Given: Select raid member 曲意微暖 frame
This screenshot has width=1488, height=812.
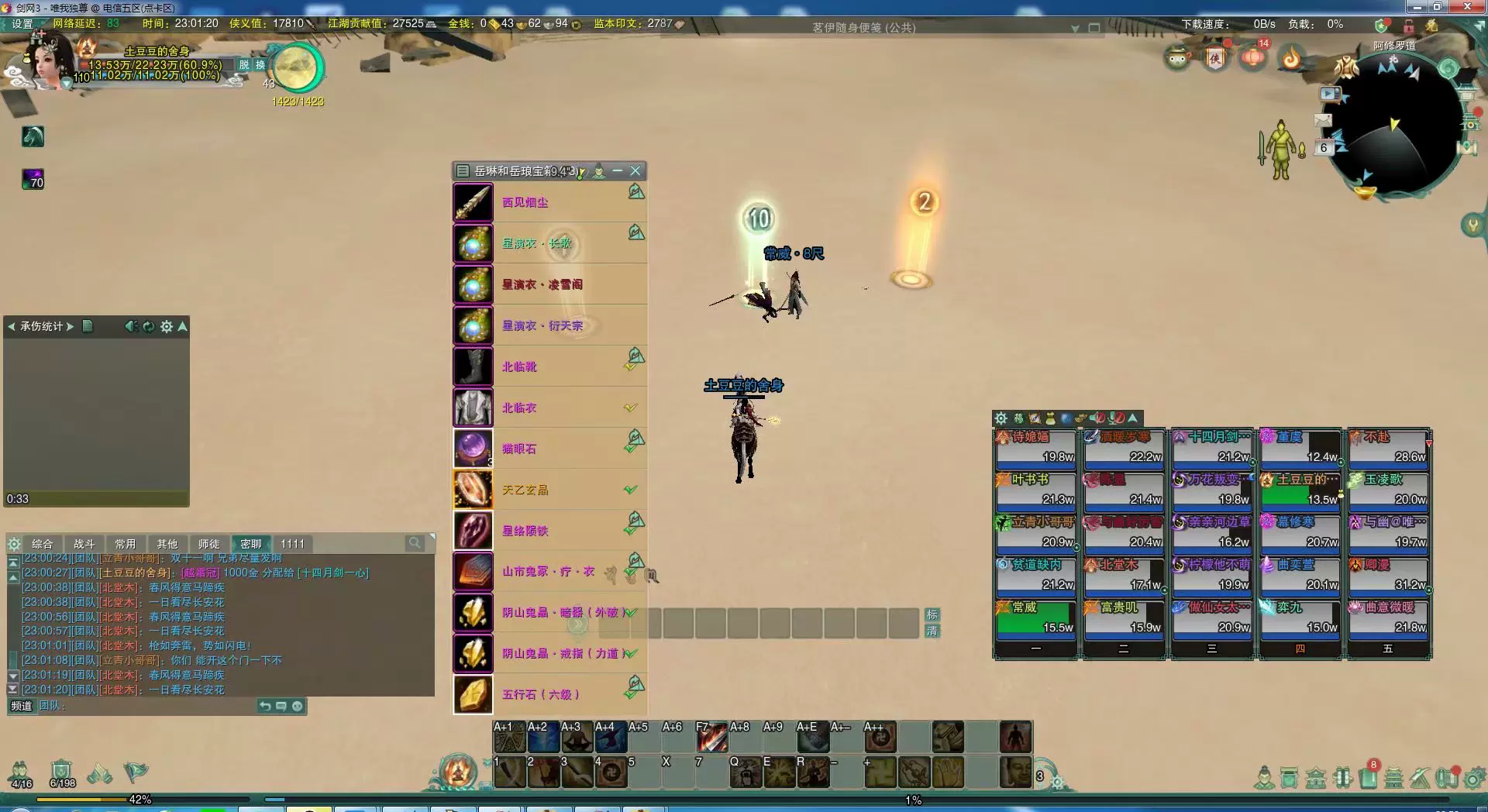Looking at the screenshot, I should [x=1388, y=618].
